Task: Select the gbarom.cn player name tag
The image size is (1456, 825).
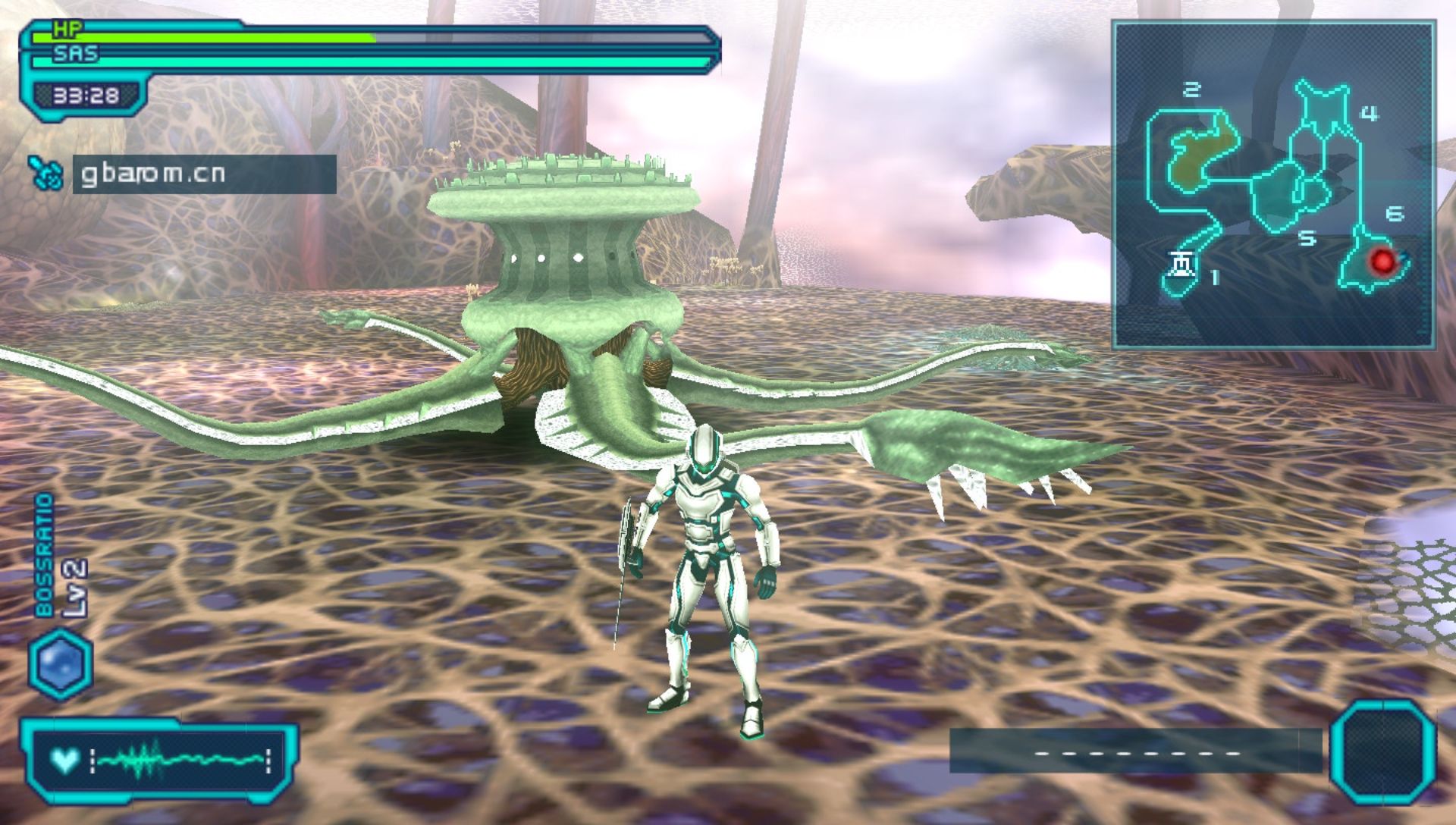Action: (204, 174)
